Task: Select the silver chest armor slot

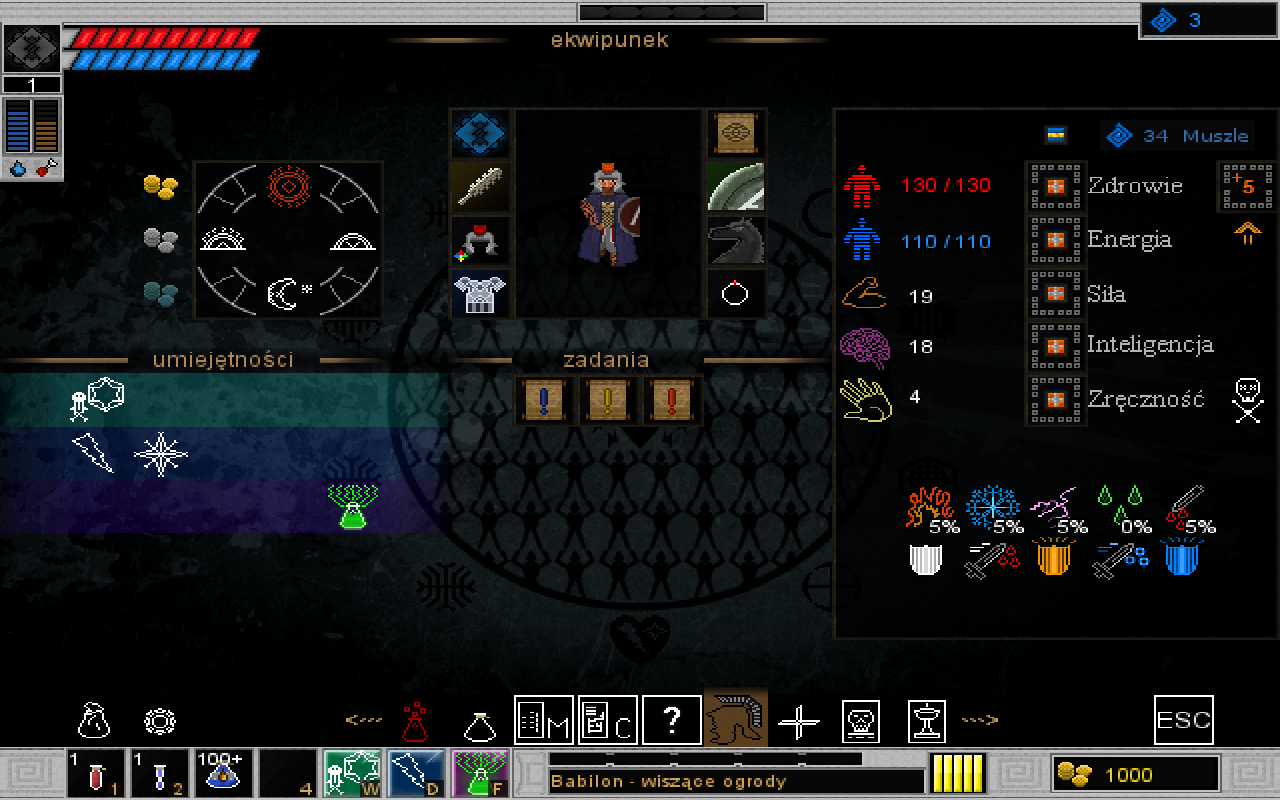Action: tap(480, 294)
